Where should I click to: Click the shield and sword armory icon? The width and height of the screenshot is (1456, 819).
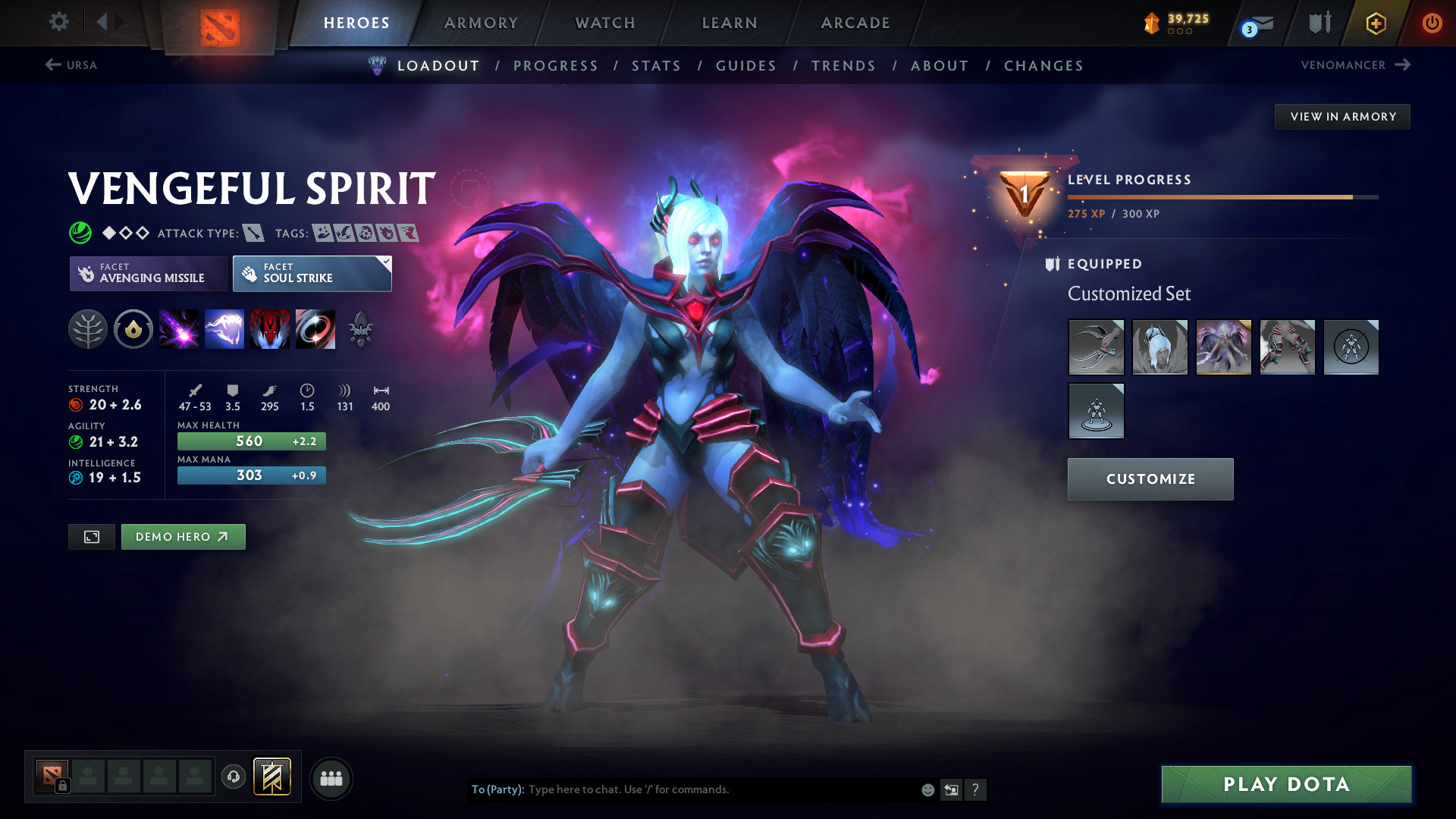click(x=1319, y=23)
